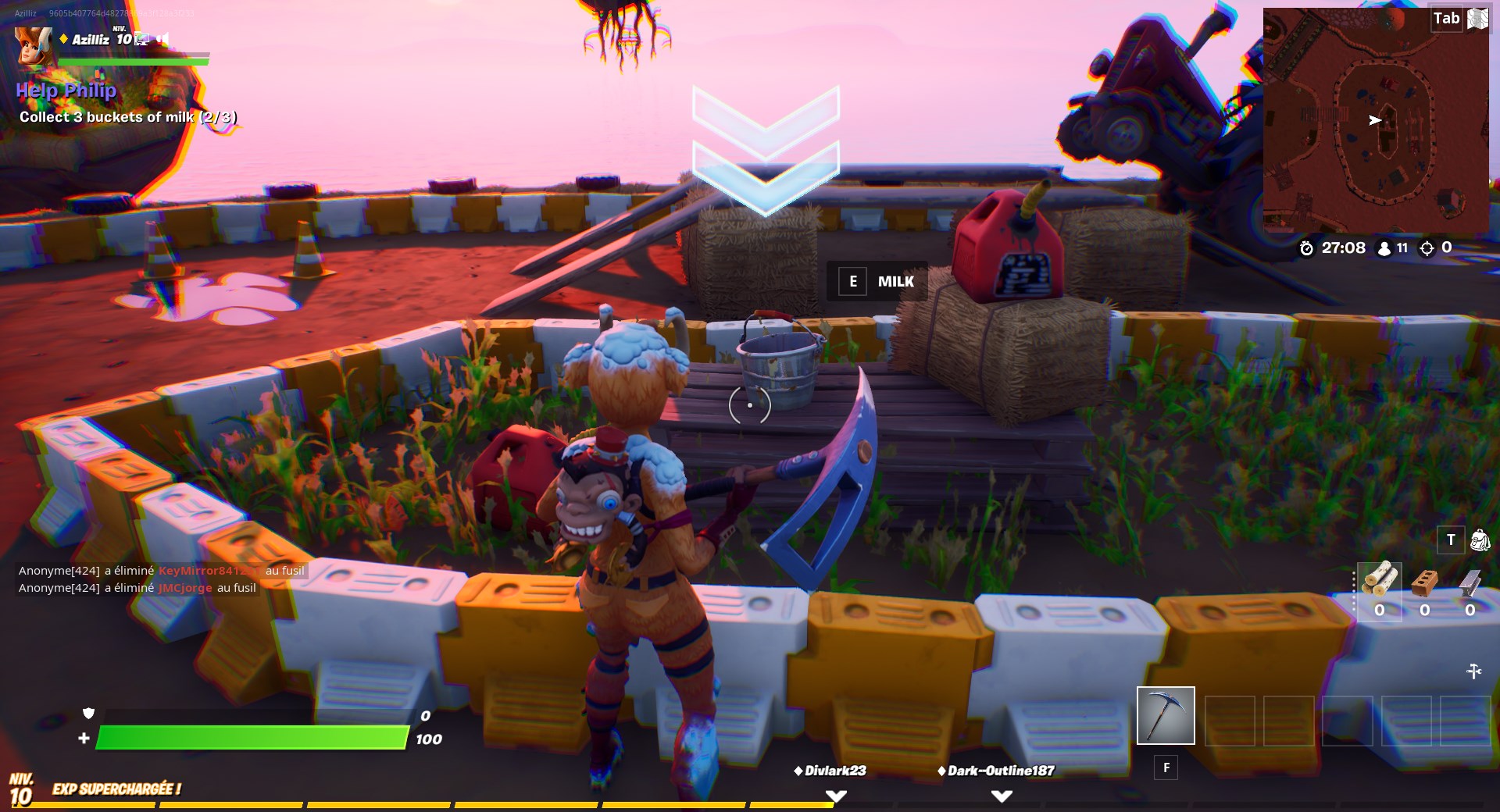Click the player arrow on the minimap
Screen dimensions: 1500x812
click(x=1374, y=120)
